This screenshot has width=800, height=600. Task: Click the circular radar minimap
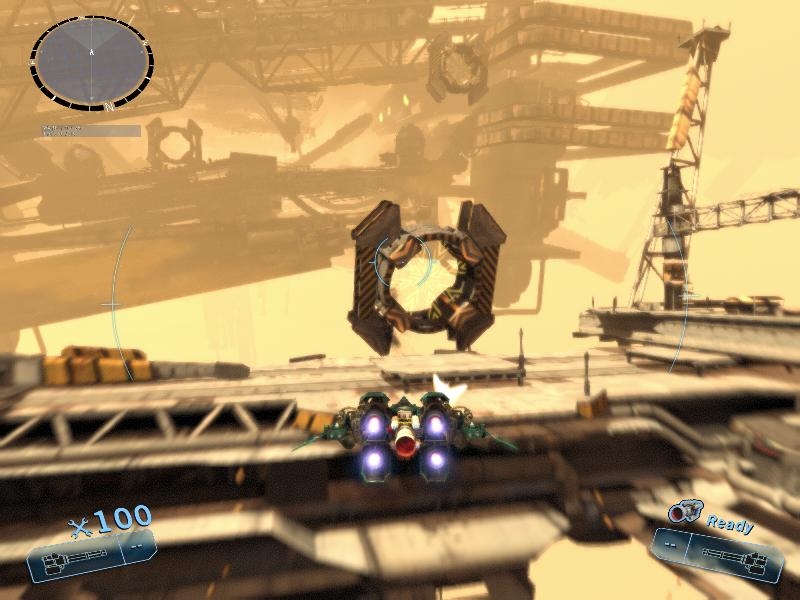click(x=91, y=62)
